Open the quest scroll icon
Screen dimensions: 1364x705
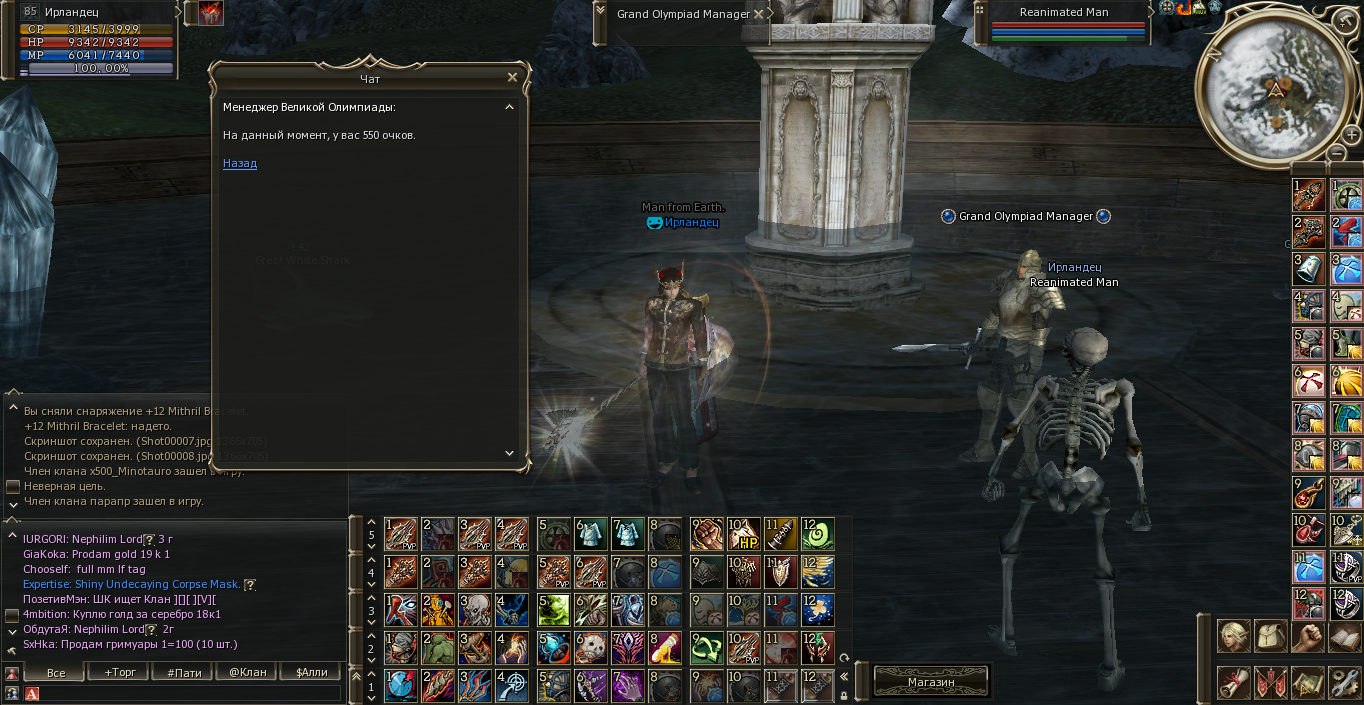pyautogui.click(x=1233, y=682)
